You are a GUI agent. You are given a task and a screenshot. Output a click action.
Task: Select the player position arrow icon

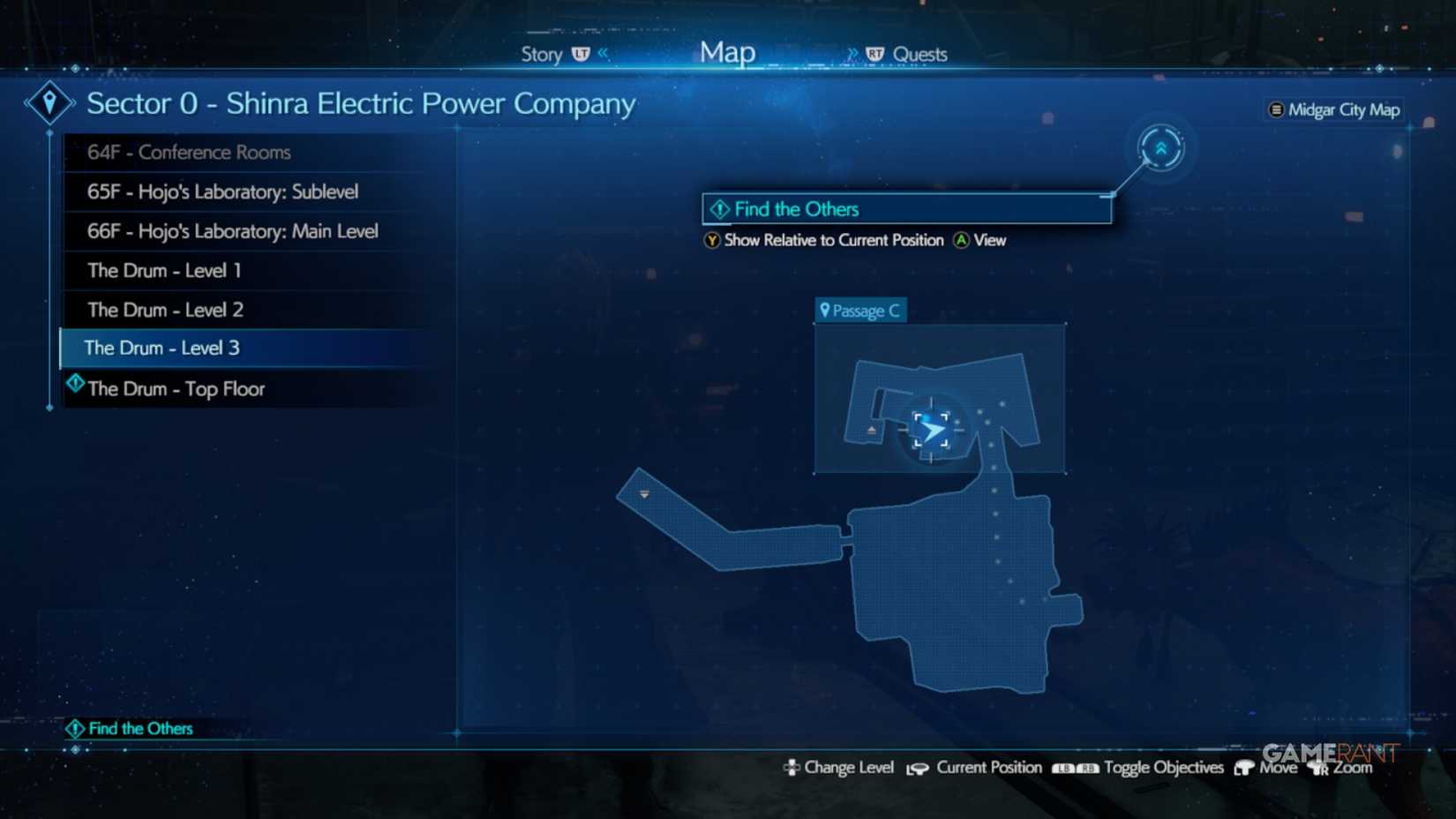[x=934, y=429]
